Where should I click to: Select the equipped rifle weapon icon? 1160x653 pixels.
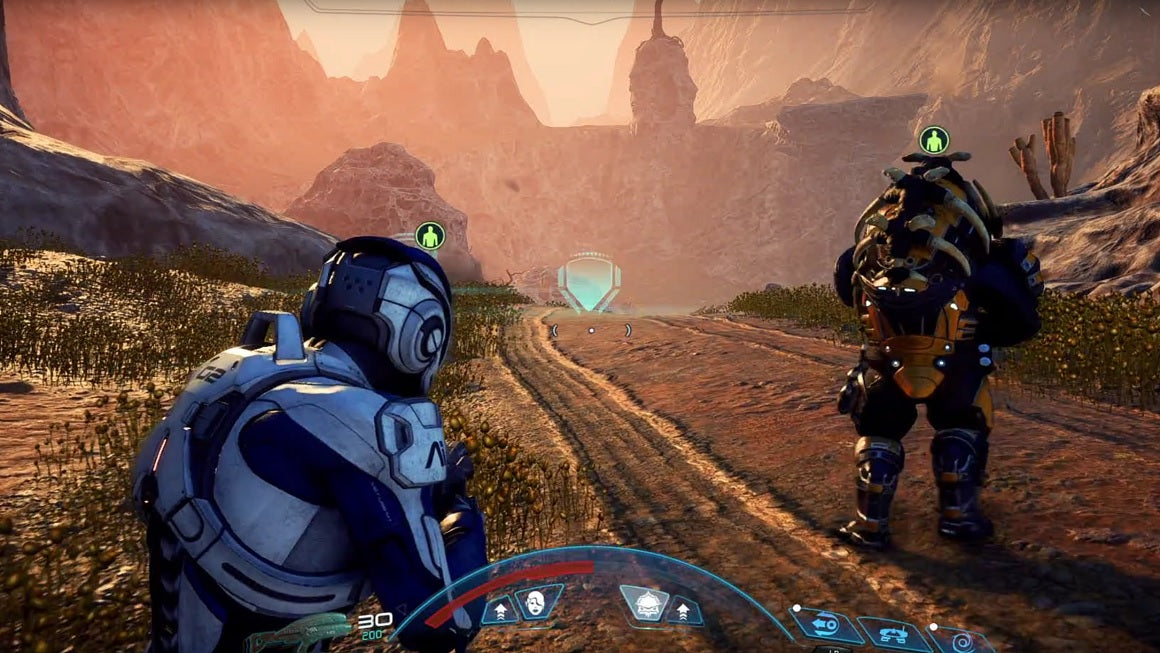(x=300, y=632)
